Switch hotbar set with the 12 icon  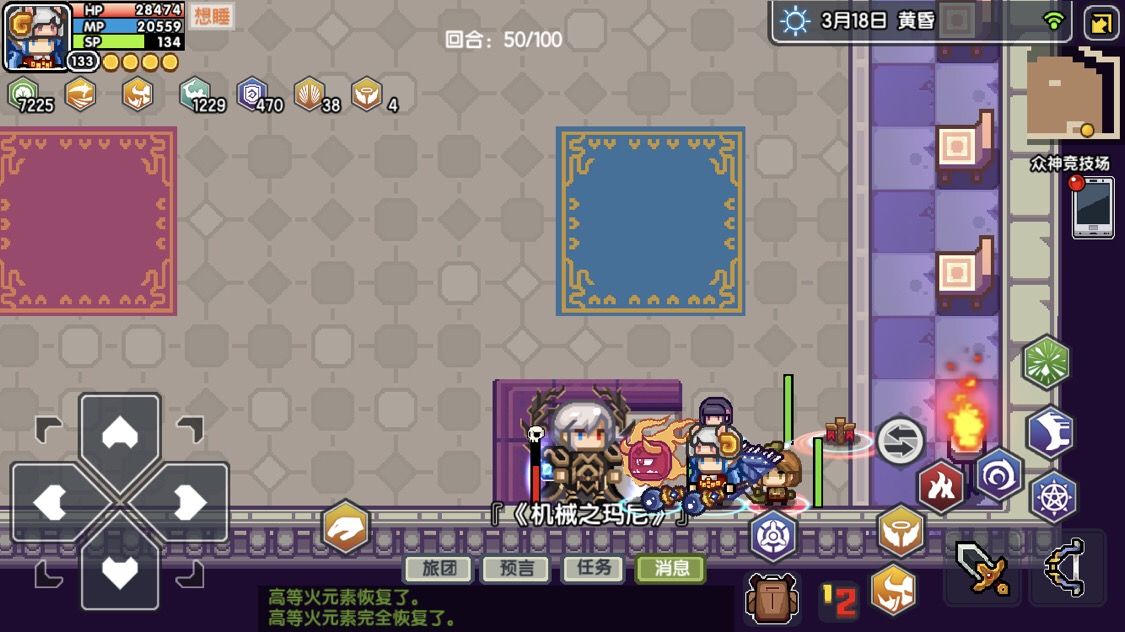pyautogui.click(x=839, y=600)
